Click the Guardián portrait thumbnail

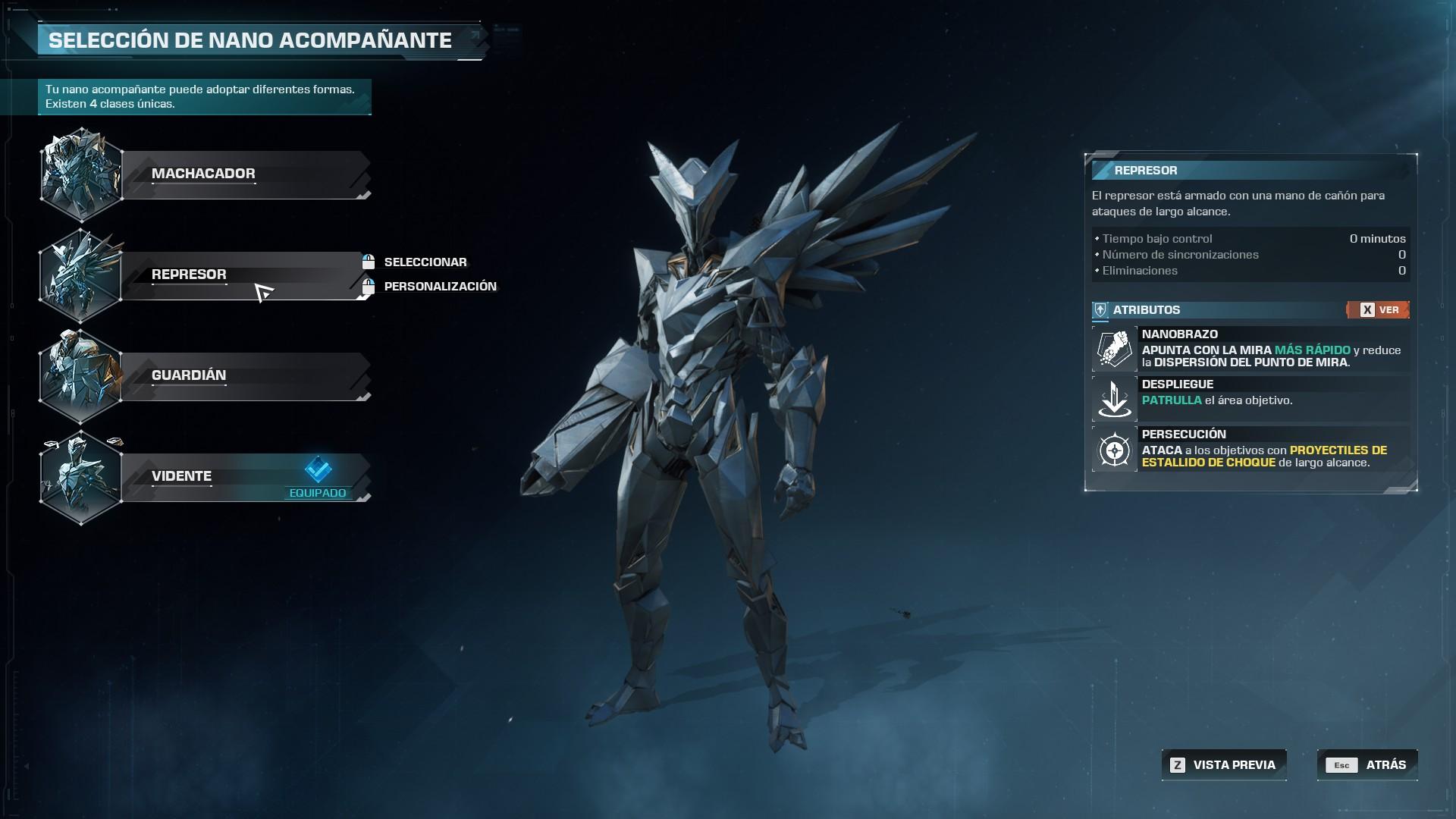(x=80, y=376)
